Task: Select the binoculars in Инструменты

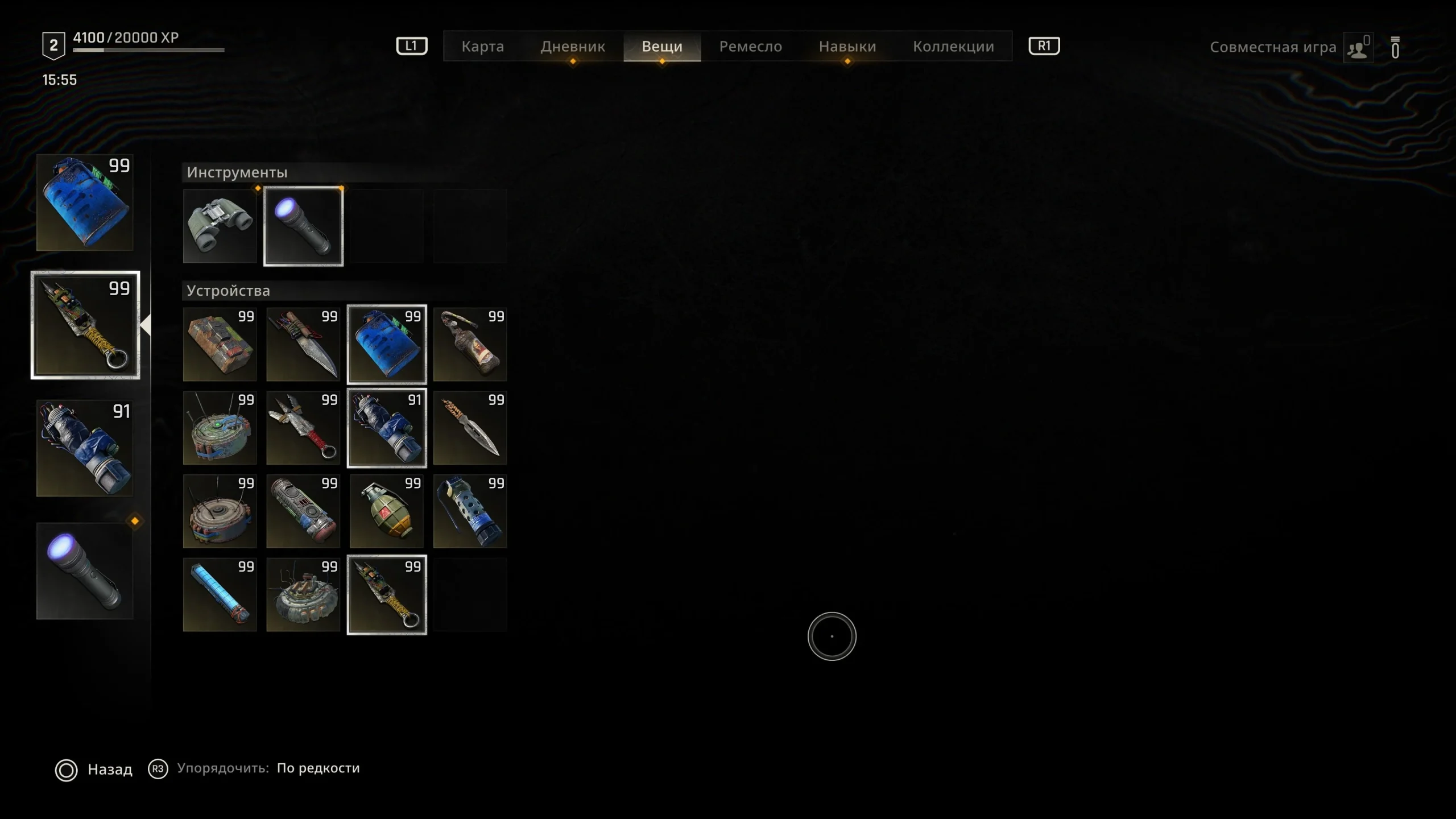Action: [x=220, y=226]
